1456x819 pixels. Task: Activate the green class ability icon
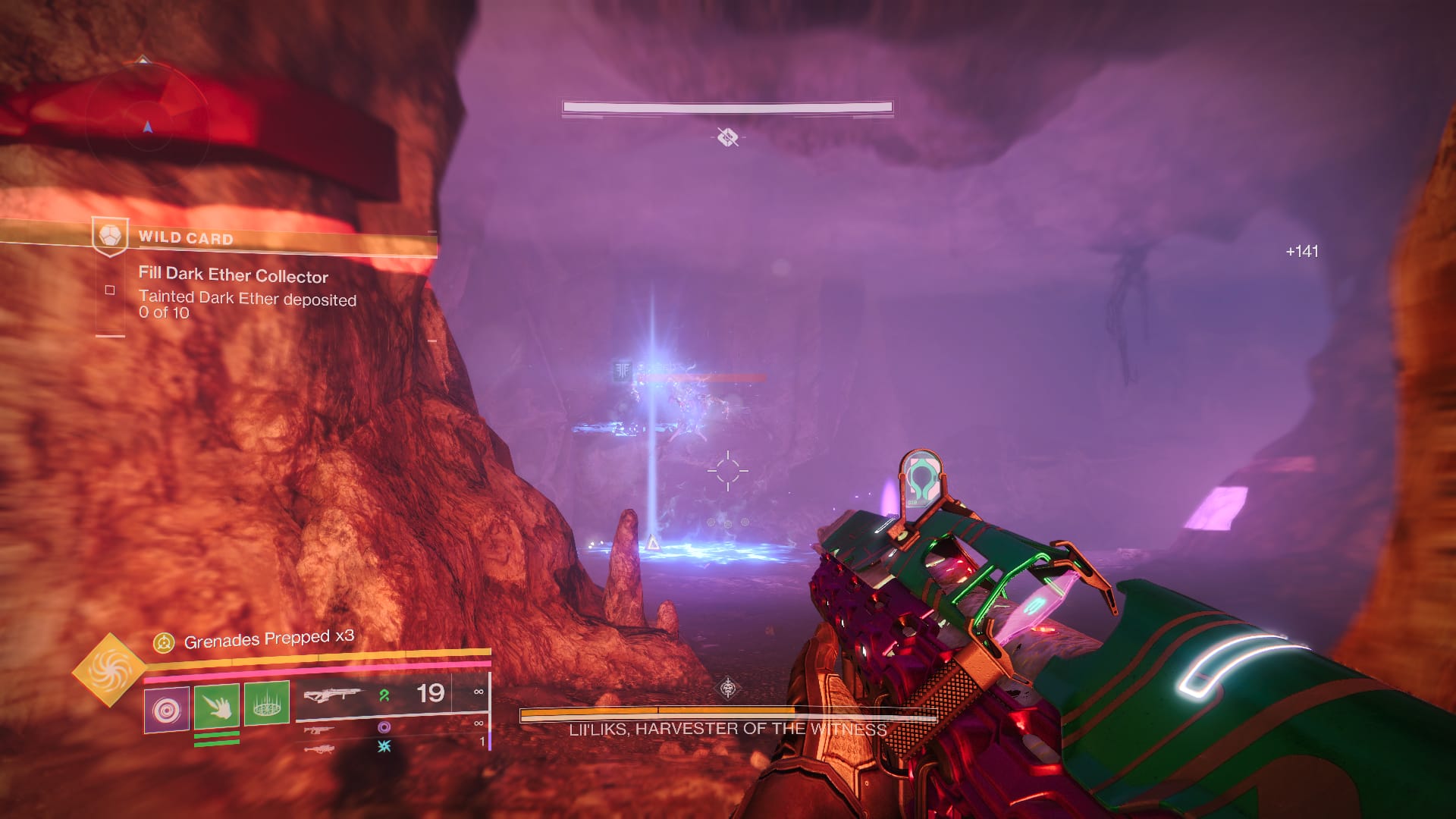point(266,703)
